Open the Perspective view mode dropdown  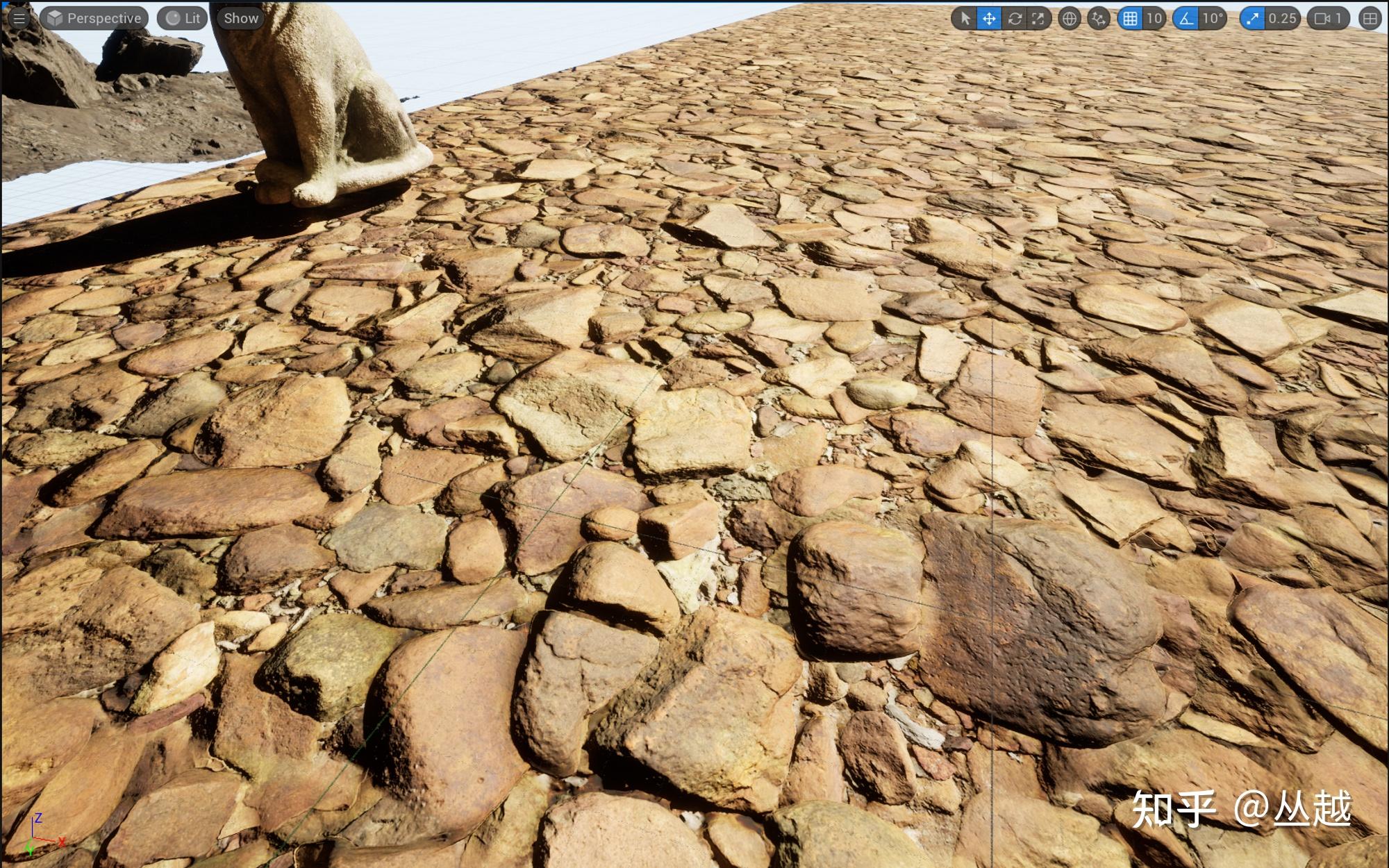point(94,19)
